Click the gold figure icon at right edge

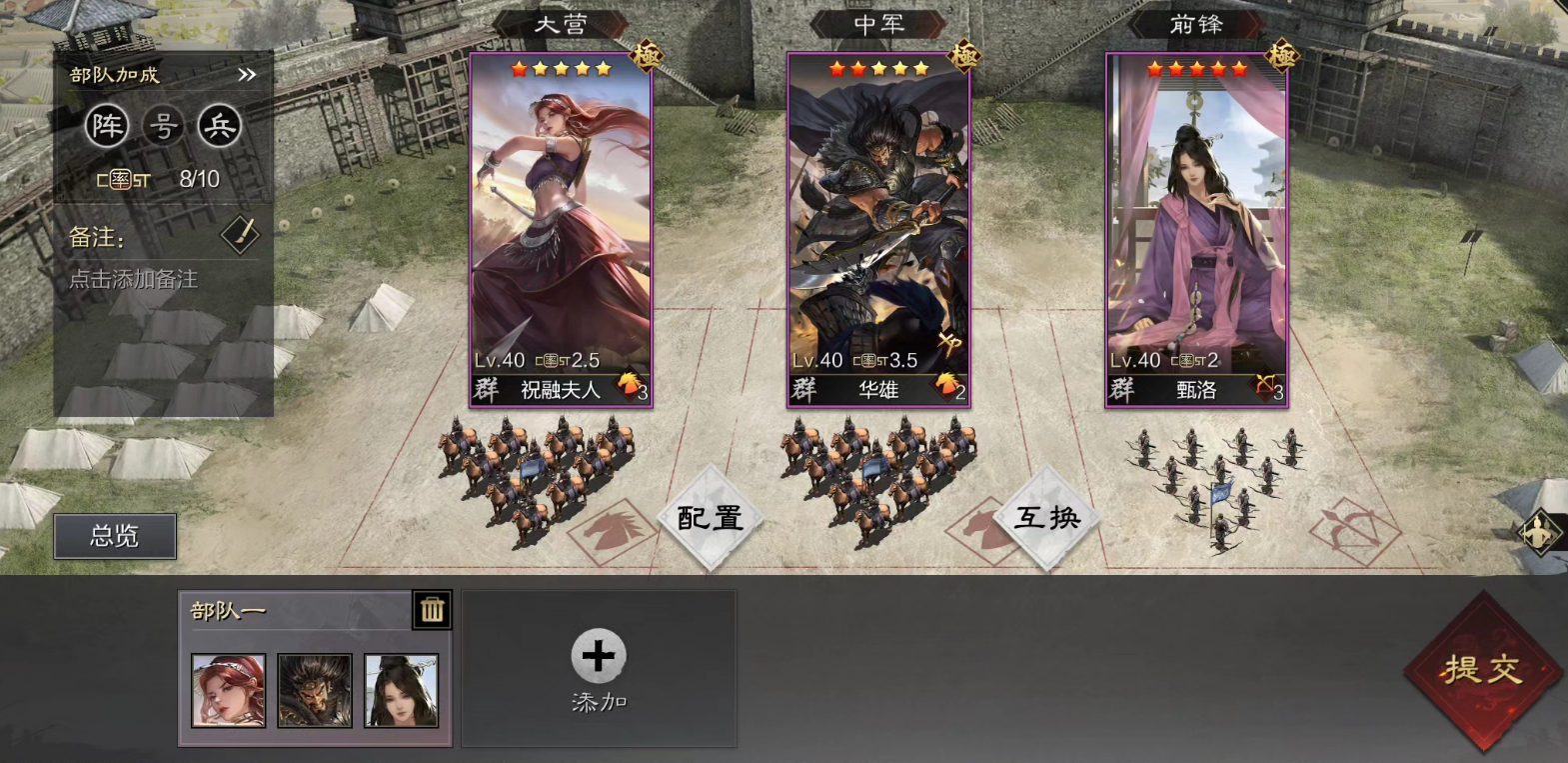click(1540, 531)
